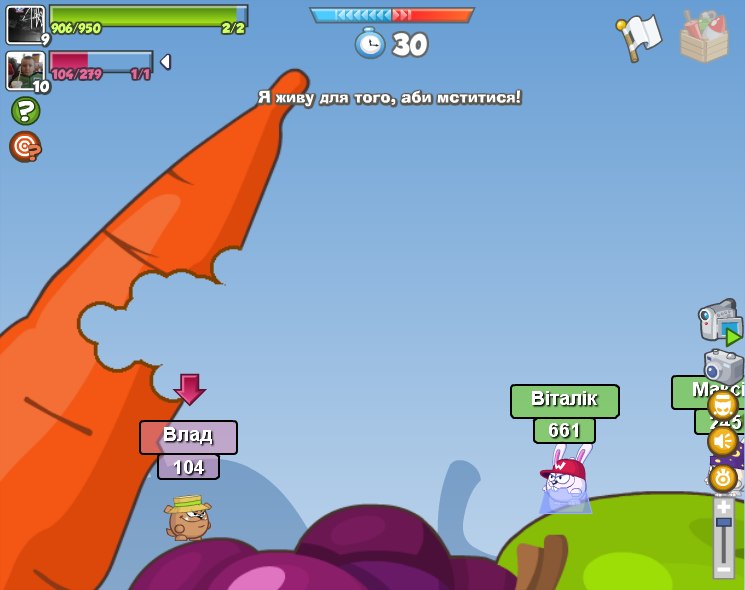Take a screenshot with the photo camera
The width and height of the screenshot is (745, 590).
(x=722, y=365)
